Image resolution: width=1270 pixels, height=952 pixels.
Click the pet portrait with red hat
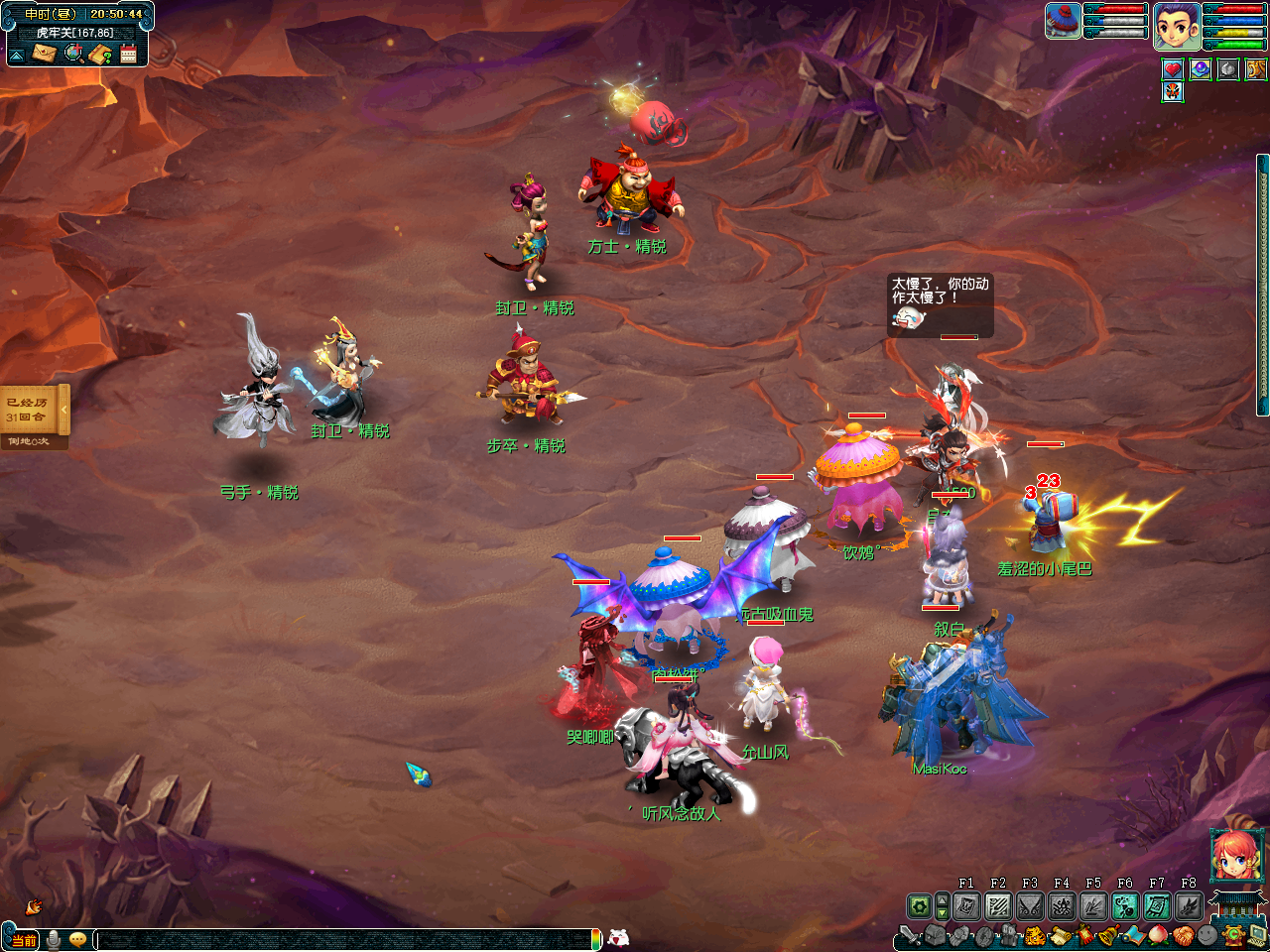tap(1063, 22)
